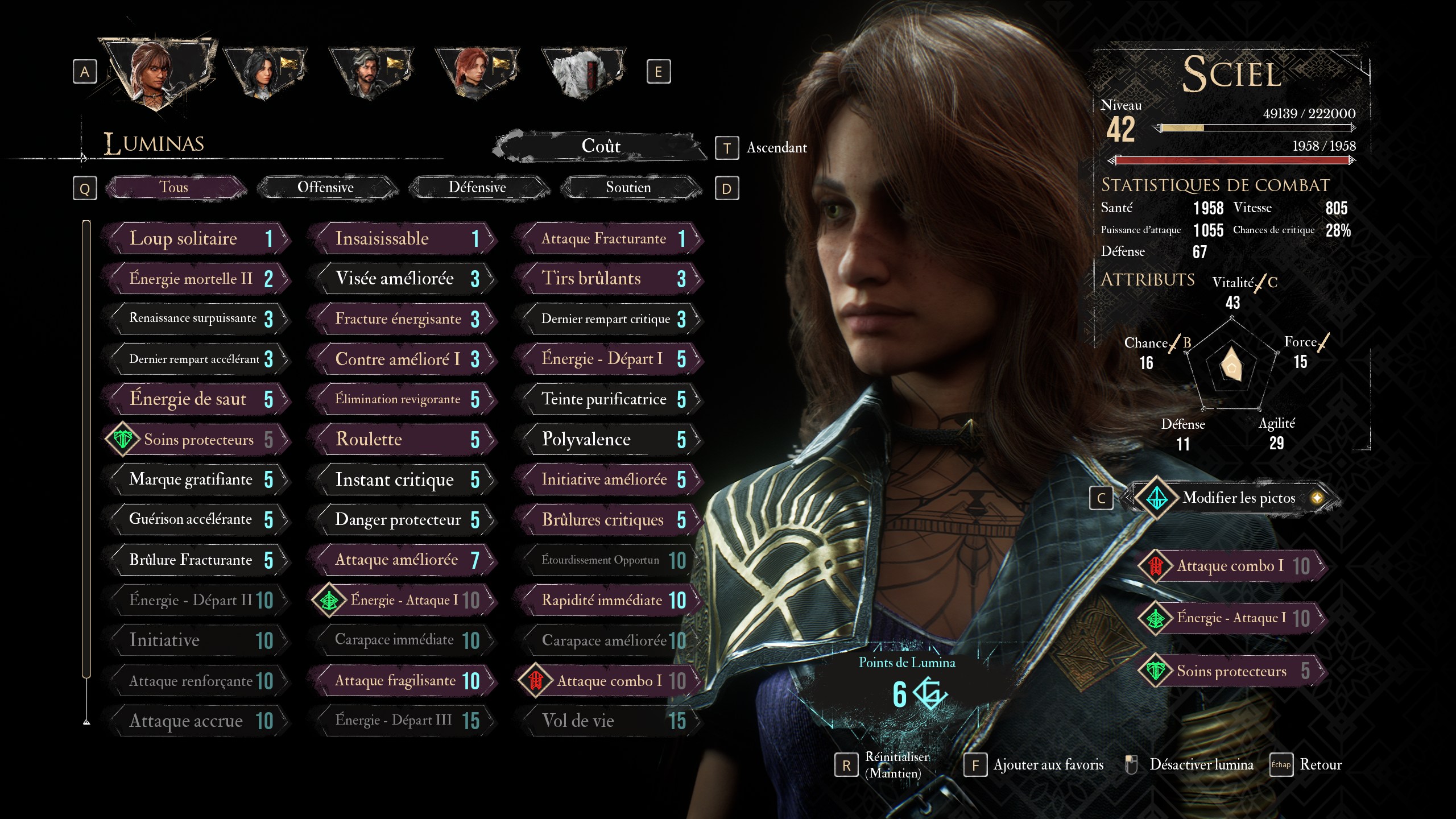The height and width of the screenshot is (819, 1456).
Task: Toggle the Loup solitaire lumina
Action: [x=196, y=238]
